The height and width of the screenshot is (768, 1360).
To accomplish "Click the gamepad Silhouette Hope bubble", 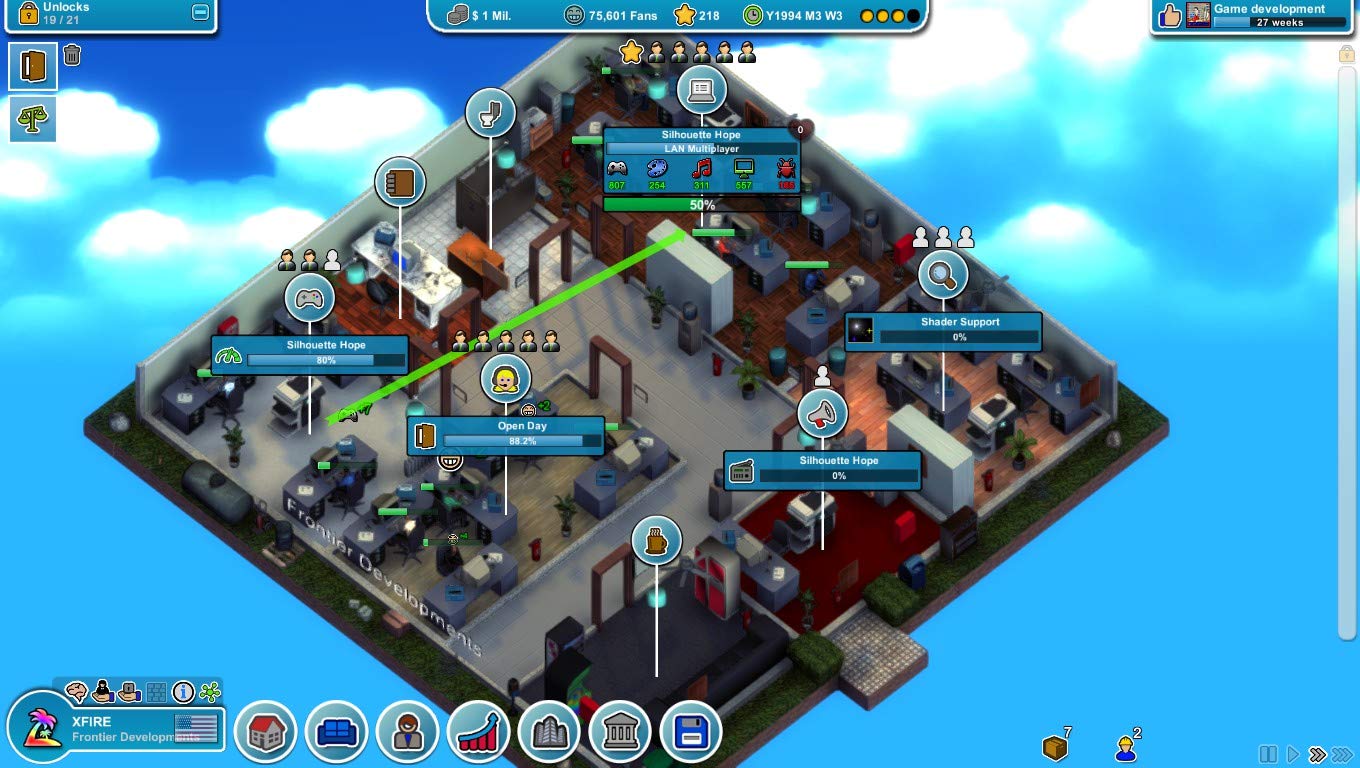I will click(310, 297).
